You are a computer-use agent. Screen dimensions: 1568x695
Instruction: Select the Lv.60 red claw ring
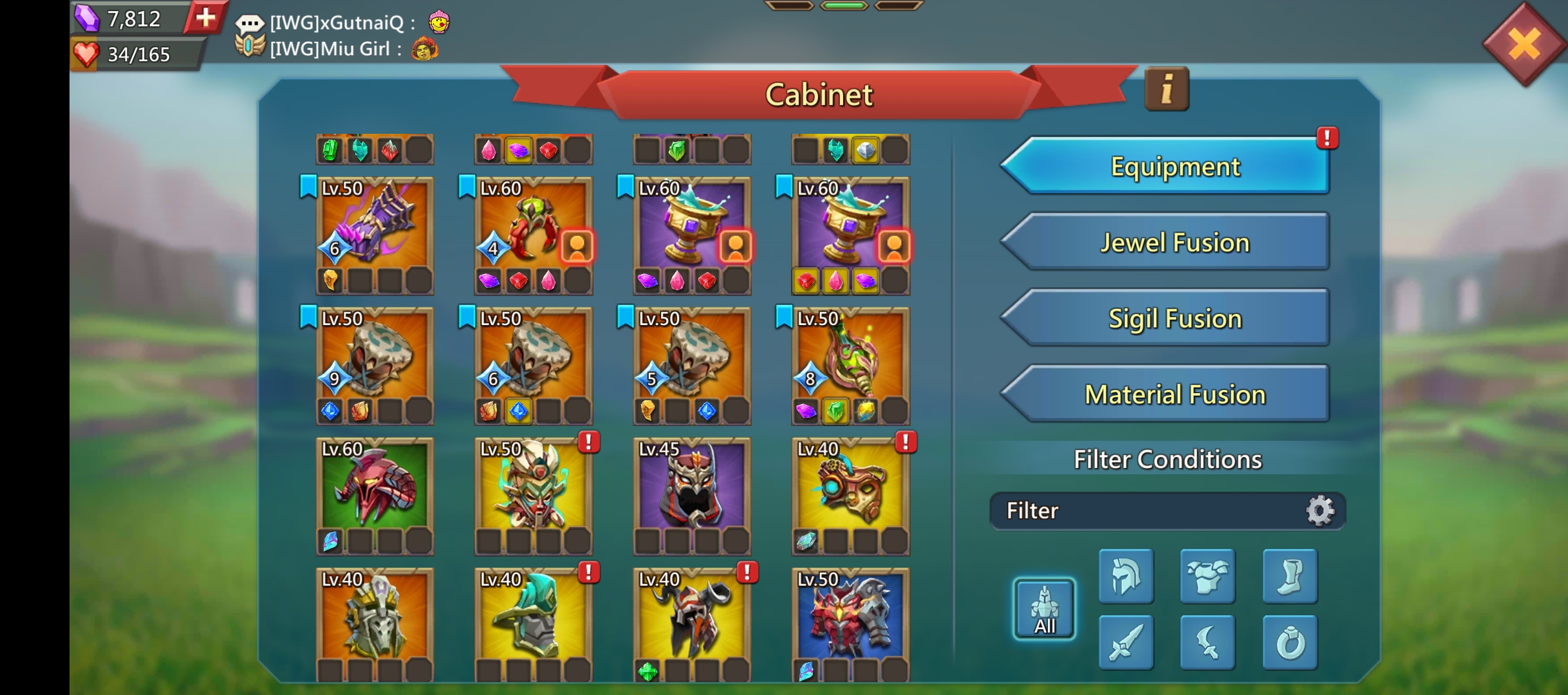(533, 223)
